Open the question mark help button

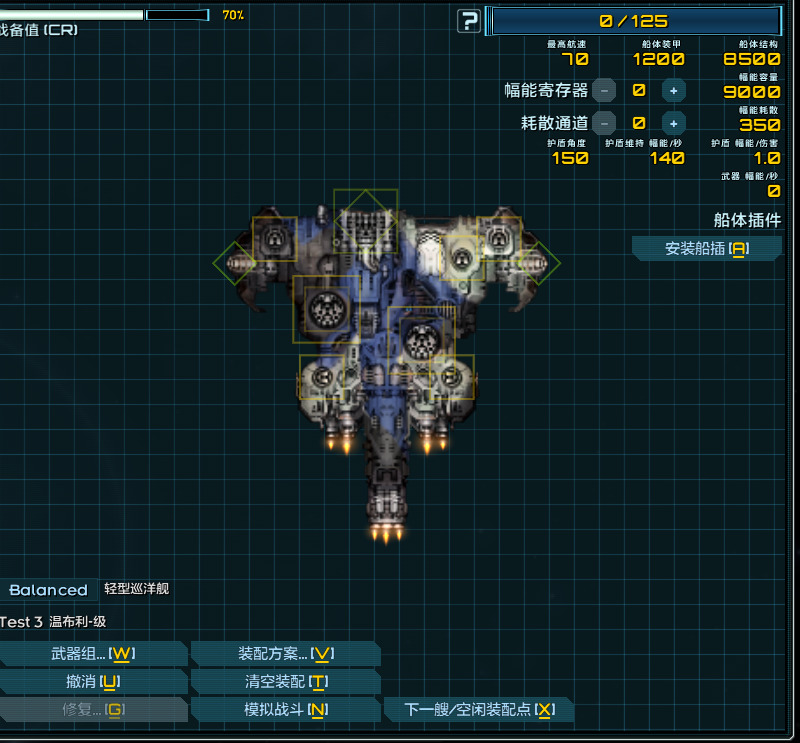(x=468, y=21)
